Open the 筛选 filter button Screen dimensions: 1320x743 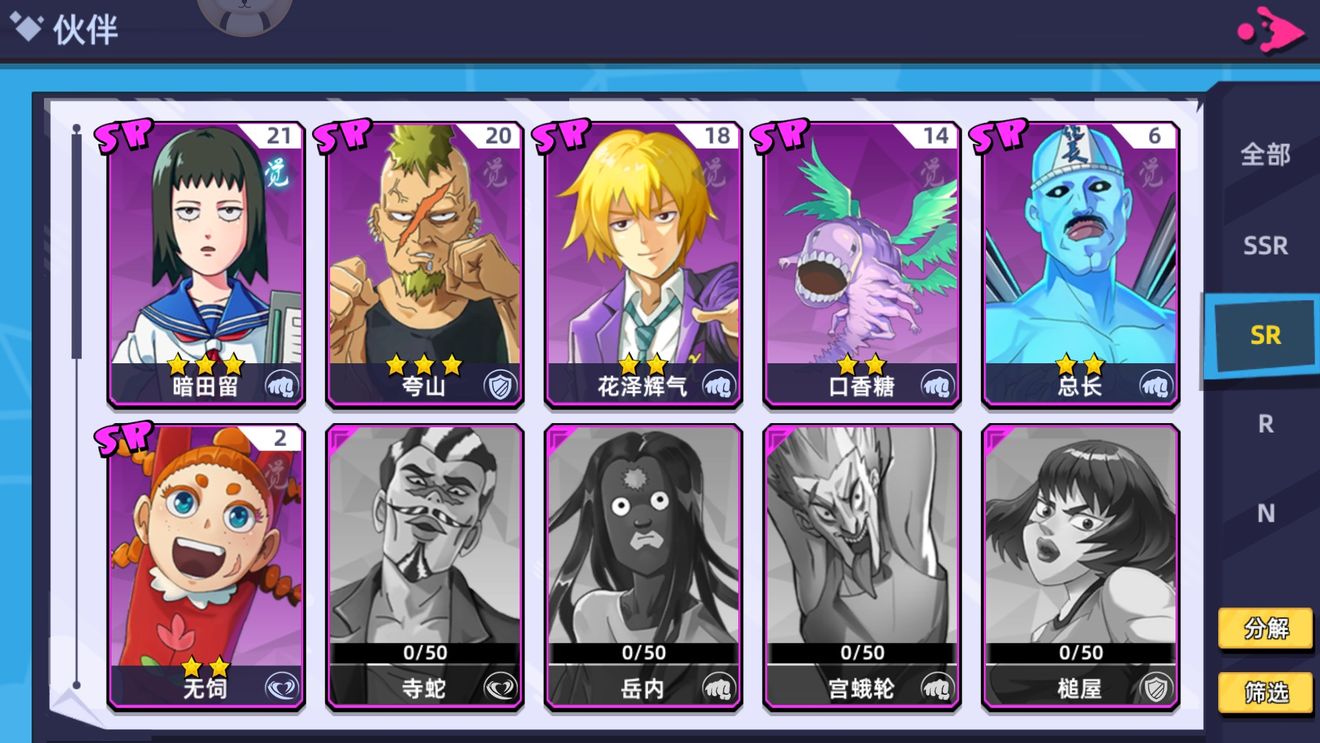click(1265, 692)
